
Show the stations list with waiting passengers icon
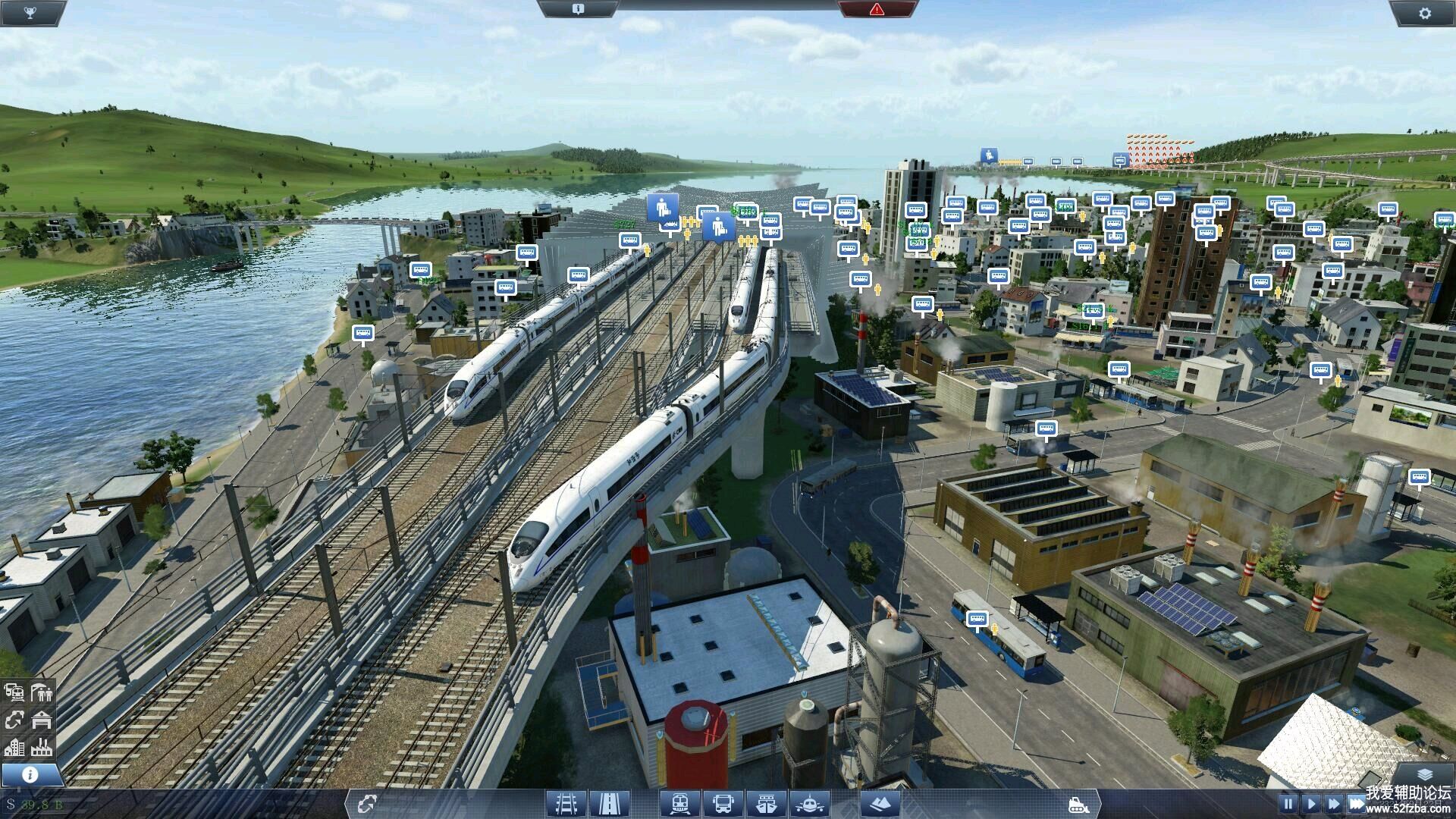42,692
